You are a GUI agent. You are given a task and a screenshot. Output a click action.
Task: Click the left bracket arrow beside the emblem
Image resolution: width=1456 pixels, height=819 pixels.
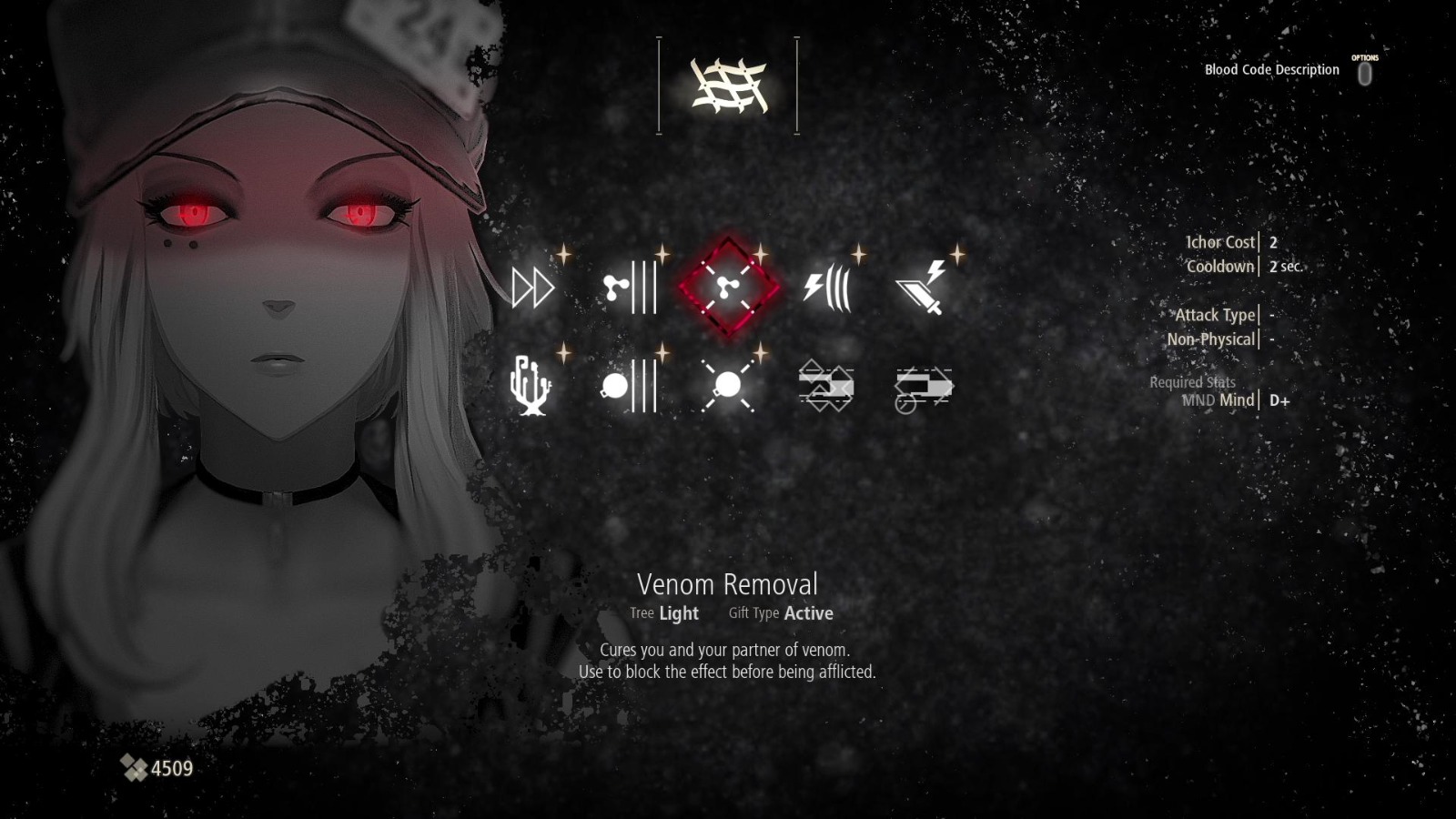(x=657, y=85)
